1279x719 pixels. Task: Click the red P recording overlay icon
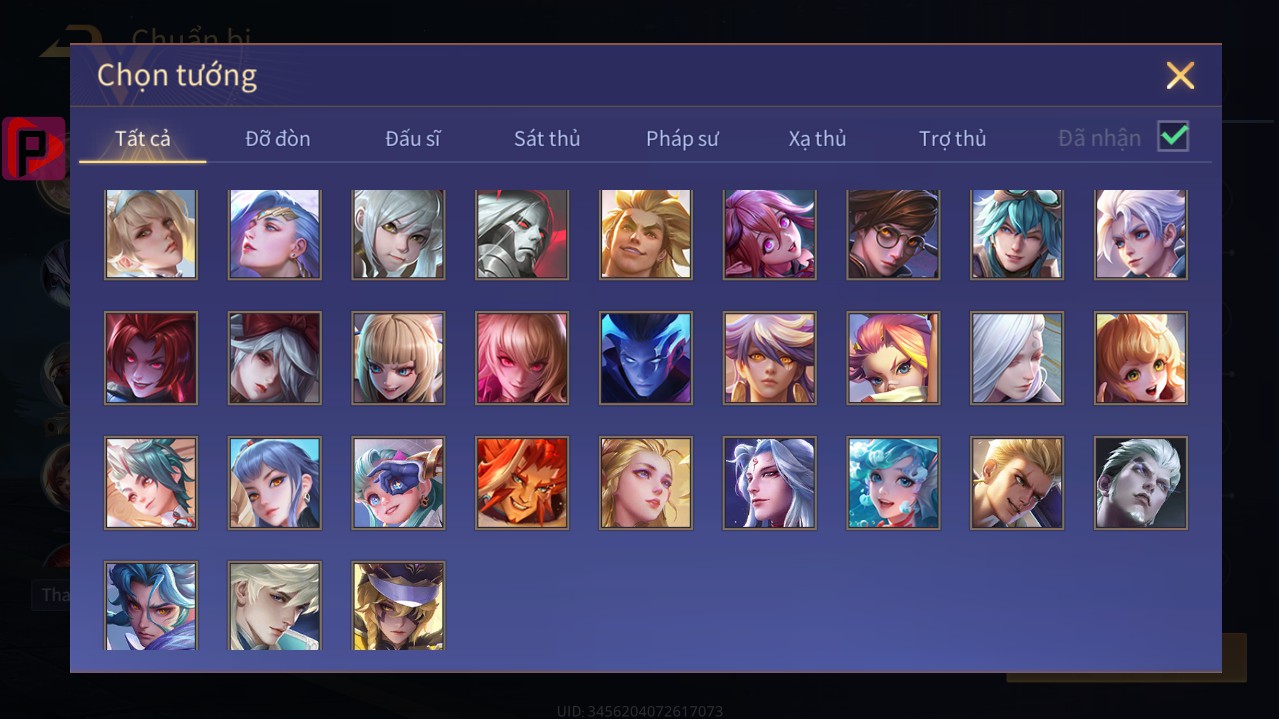click(x=34, y=149)
